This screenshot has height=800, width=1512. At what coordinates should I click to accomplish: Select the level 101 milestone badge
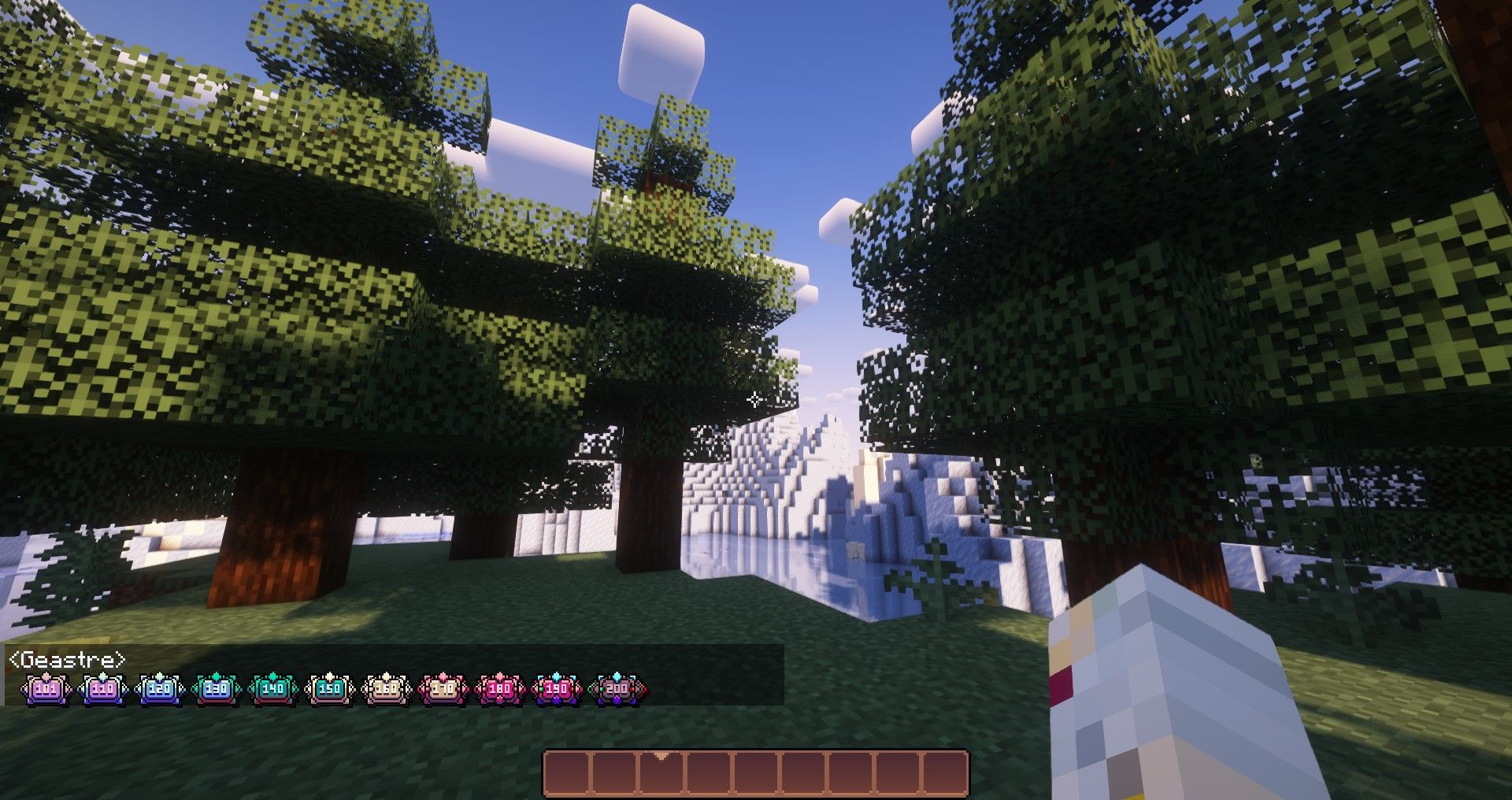(46, 688)
